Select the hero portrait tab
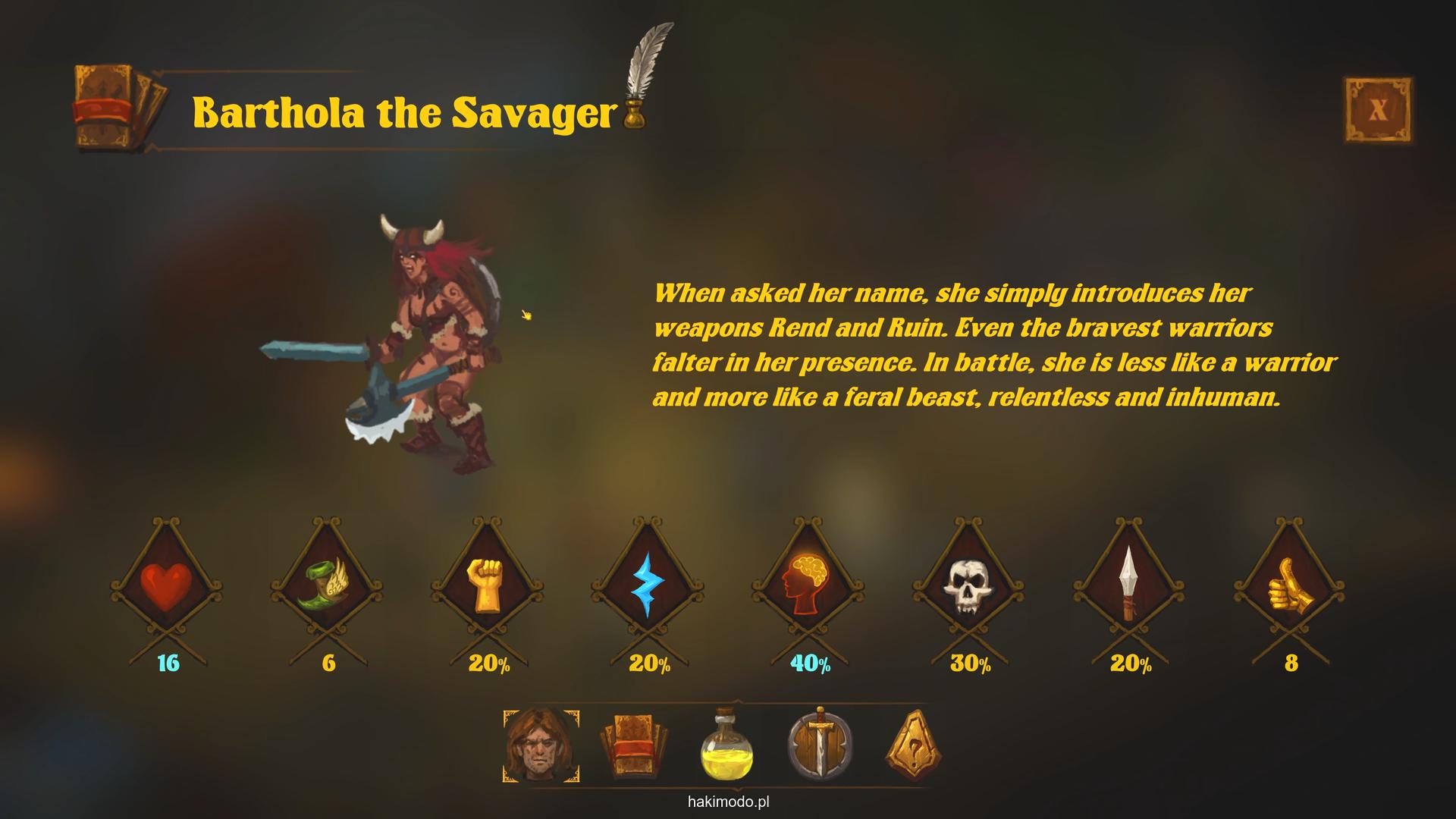The height and width of the screenshot is (819, 1456). coord(541,746)
